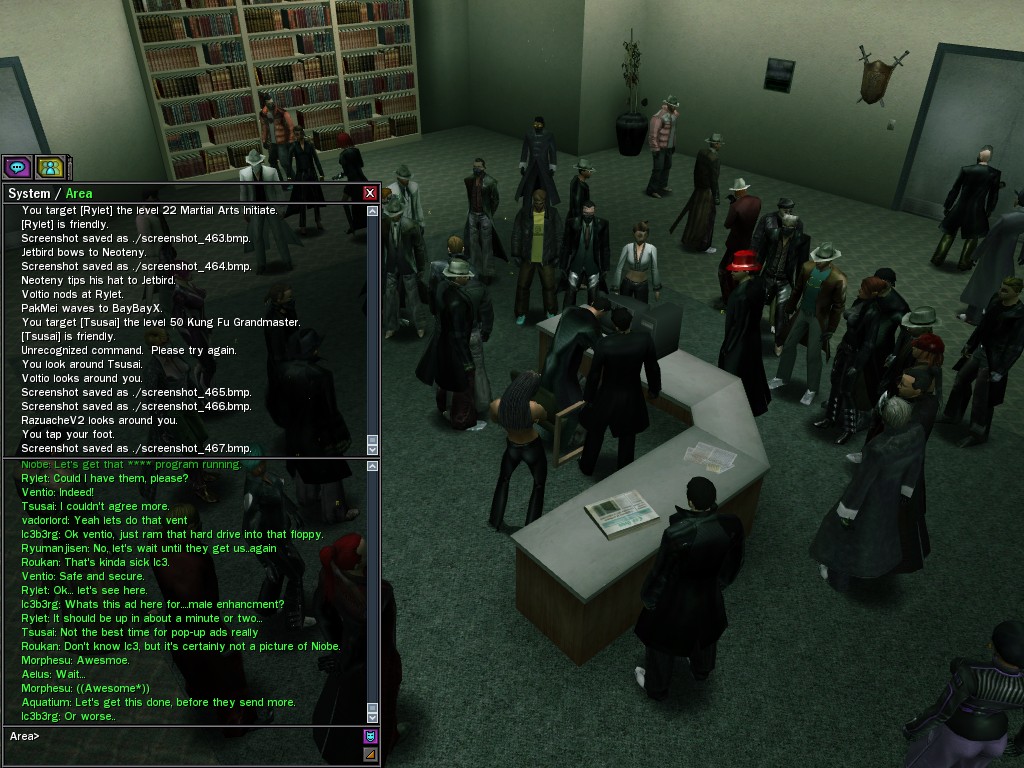Select the System channel label in the title

pyautogui.click(x=28, y=193)
